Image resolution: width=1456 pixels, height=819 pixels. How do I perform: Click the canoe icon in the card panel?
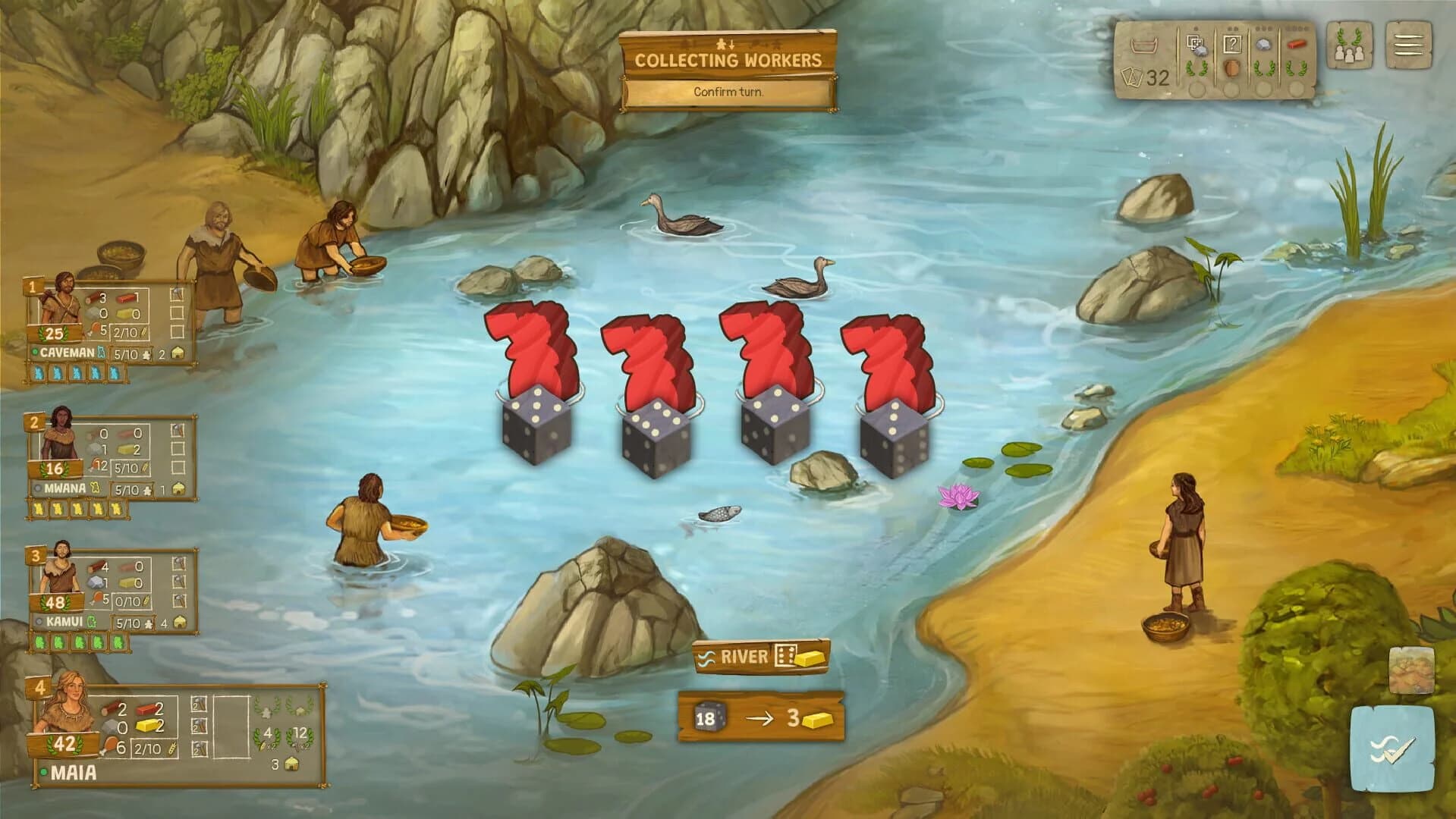coord(1146,47)
